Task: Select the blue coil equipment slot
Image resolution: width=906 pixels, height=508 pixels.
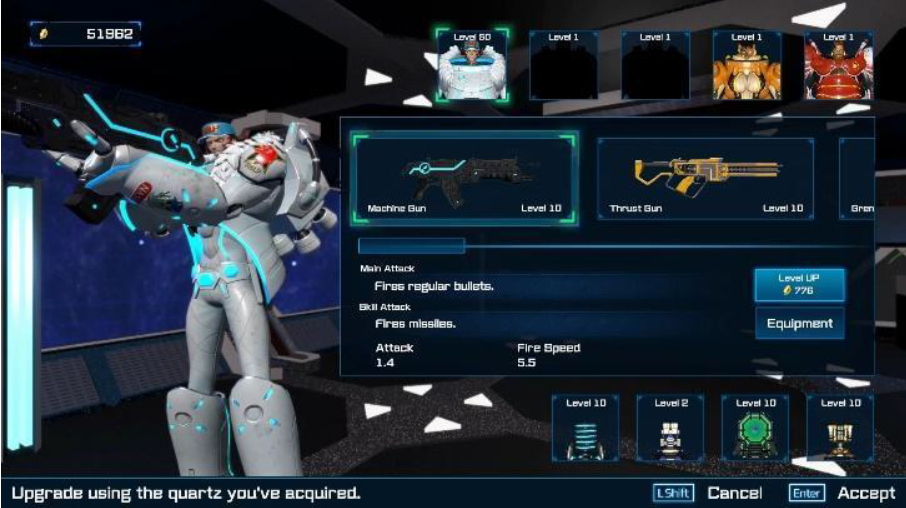Action: coord(585,428)
